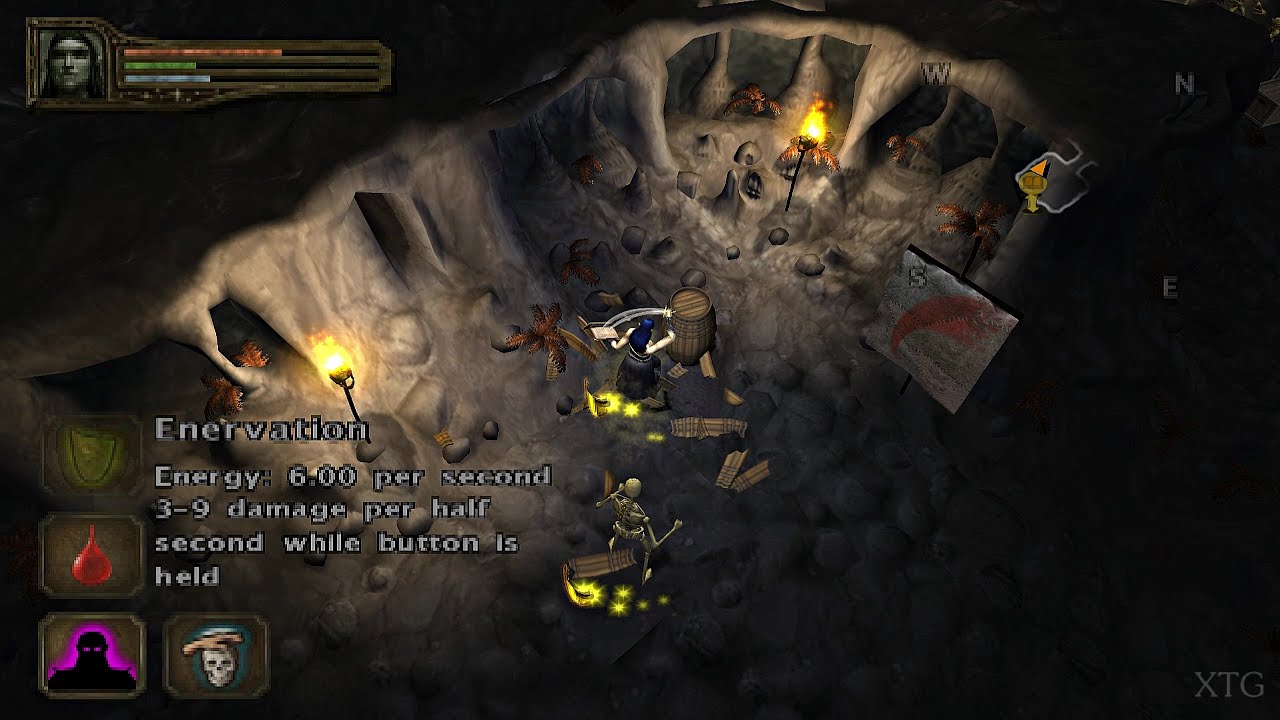
Task: Activate the purple shadow figure spell icon
Action: [92, 656]
